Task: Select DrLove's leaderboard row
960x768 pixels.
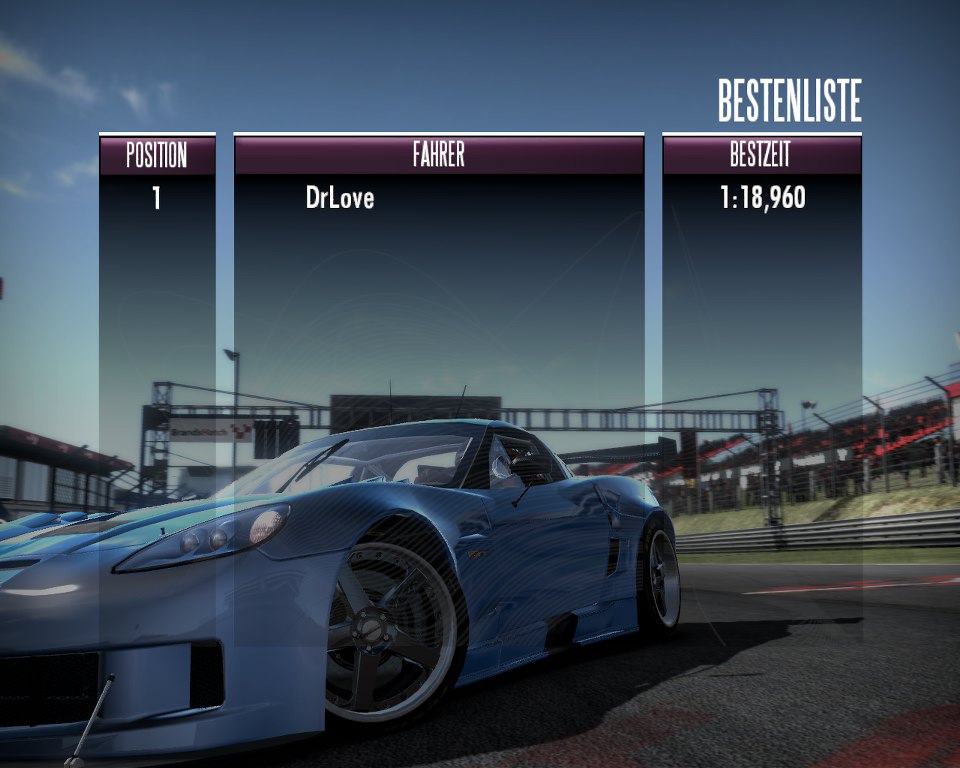Action: click(x=340, y=198)
